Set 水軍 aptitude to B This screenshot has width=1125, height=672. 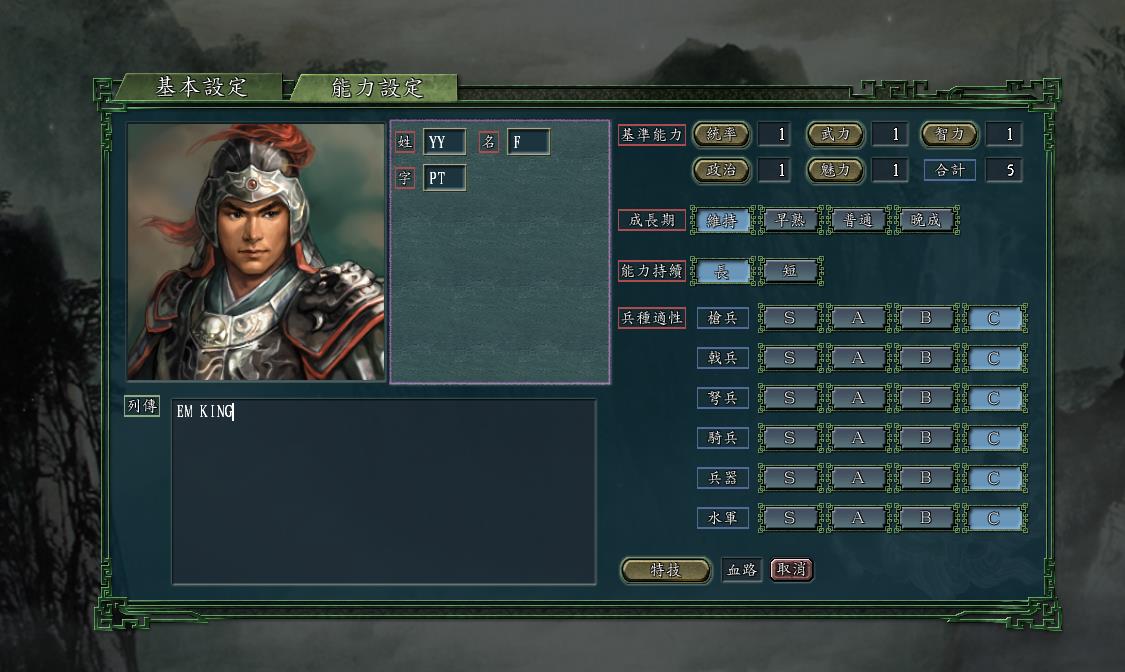click(x=925, y=518)
